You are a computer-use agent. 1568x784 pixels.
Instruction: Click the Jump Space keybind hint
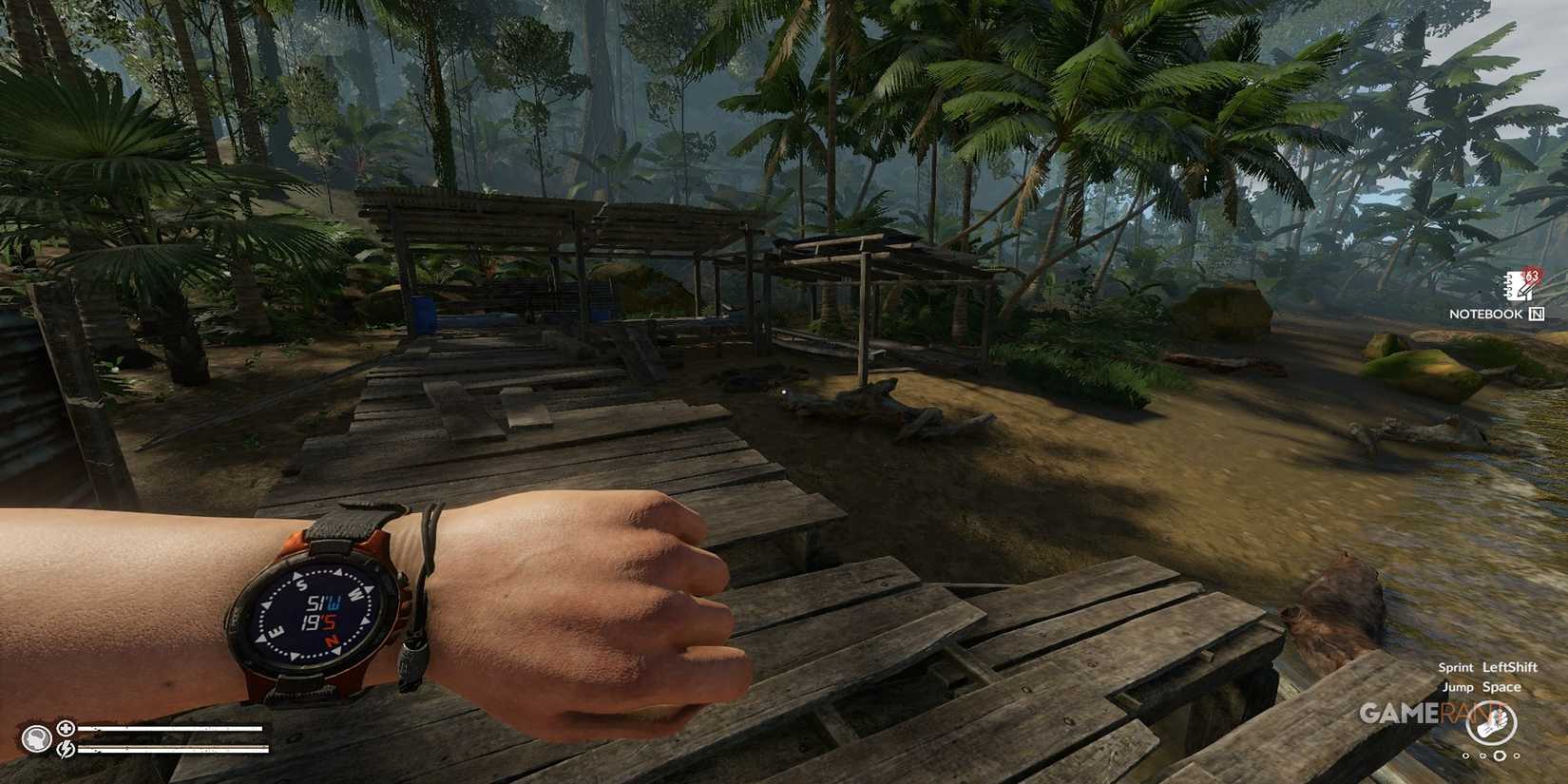[1501, 687]
